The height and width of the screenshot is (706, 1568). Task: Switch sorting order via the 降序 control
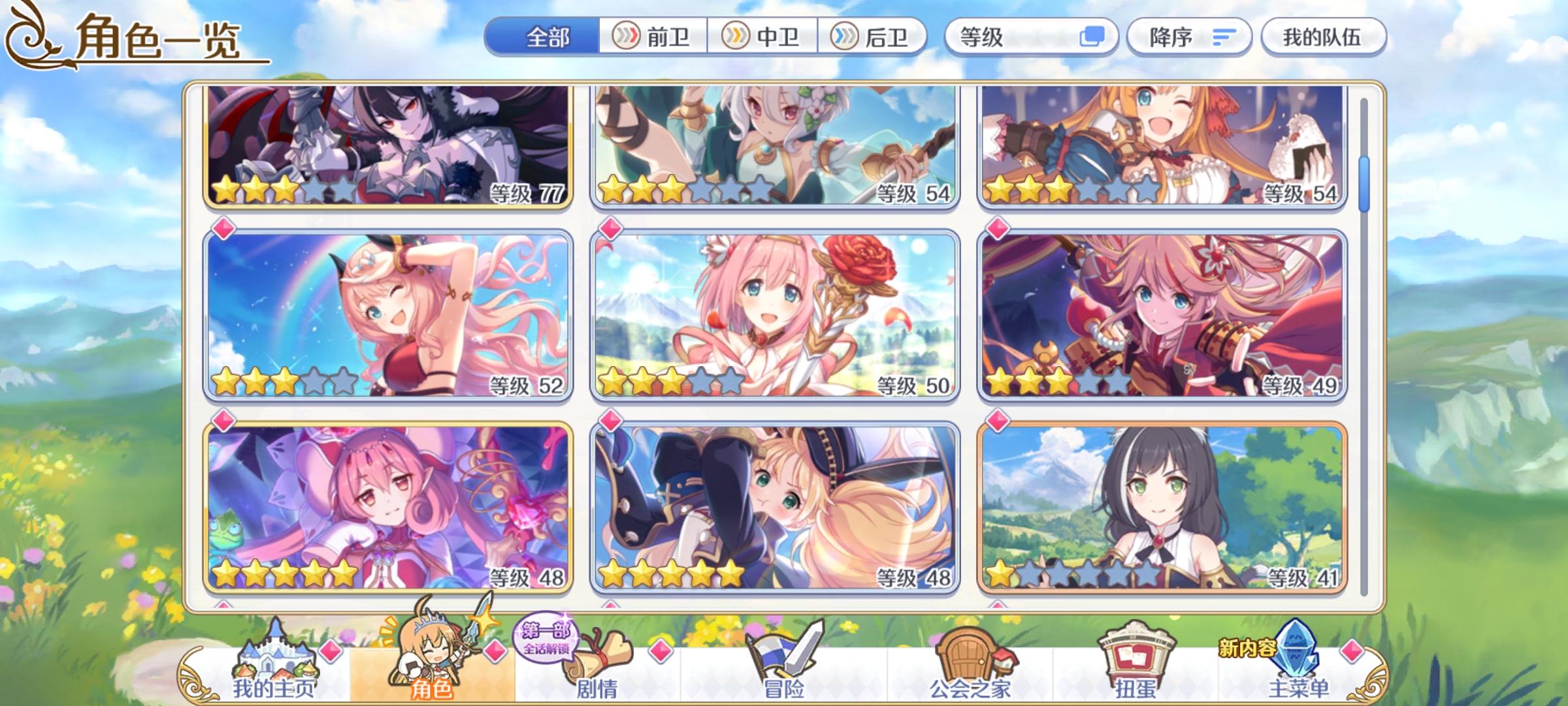pyautogui.click(x=1190, y=37)
